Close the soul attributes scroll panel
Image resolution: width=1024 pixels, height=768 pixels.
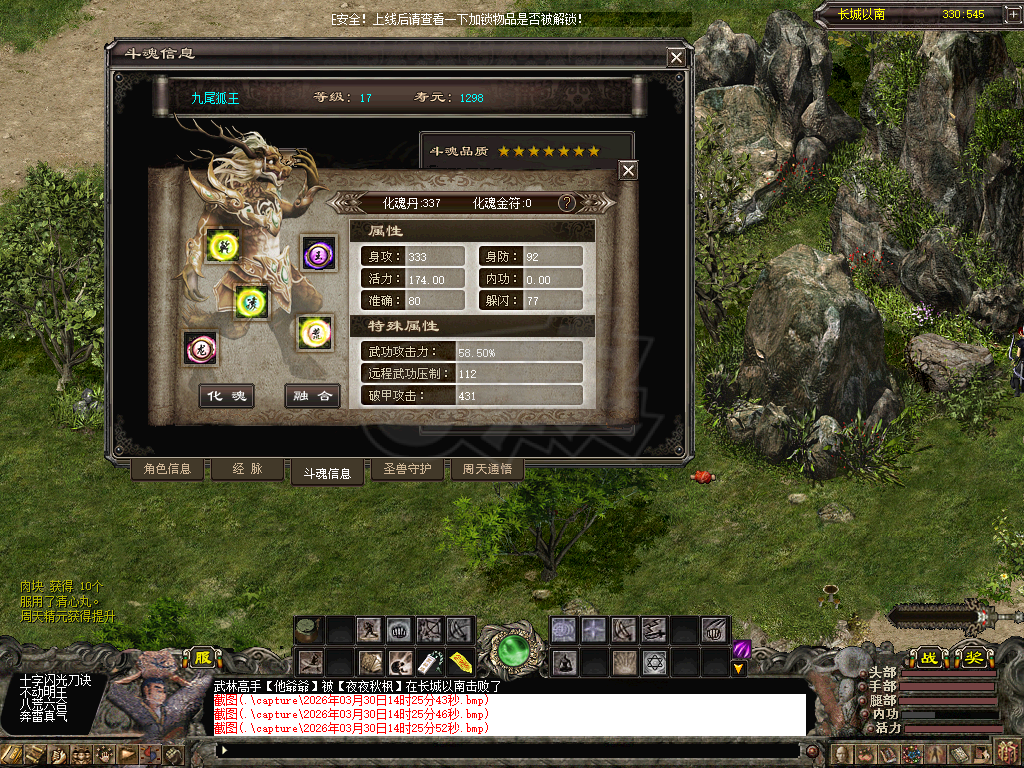[x=628, y=171]
